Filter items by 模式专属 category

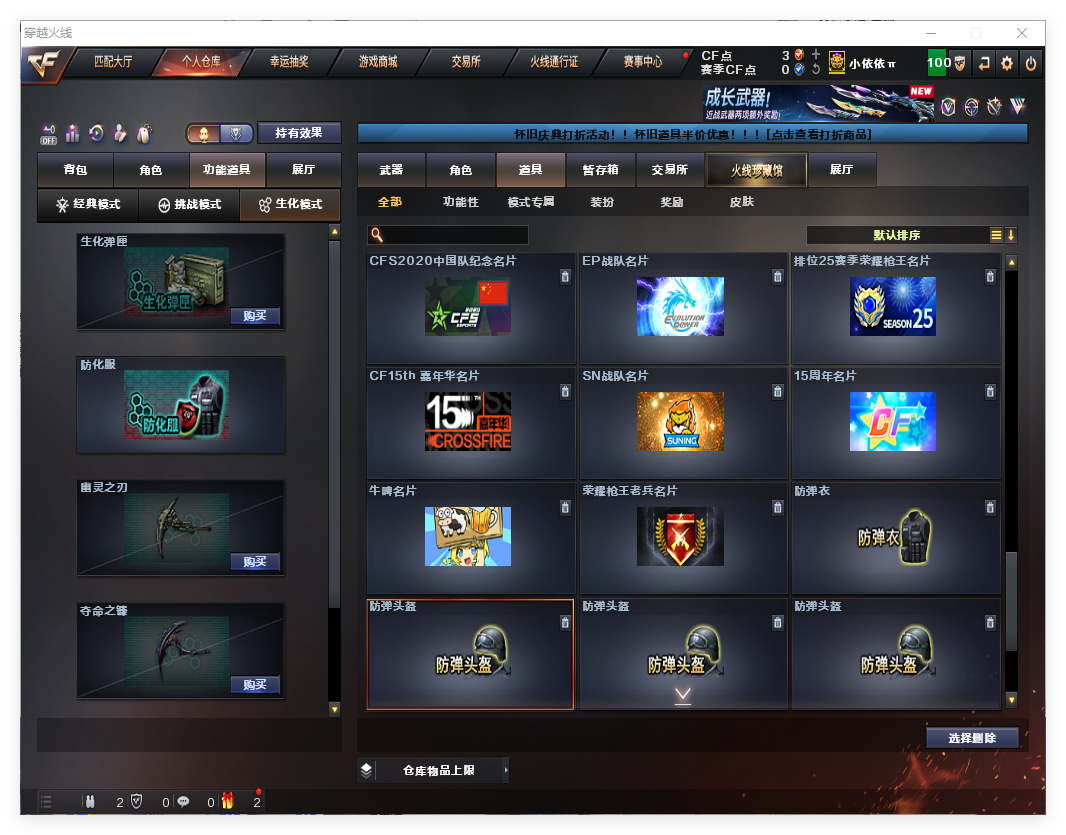[530, 202]
